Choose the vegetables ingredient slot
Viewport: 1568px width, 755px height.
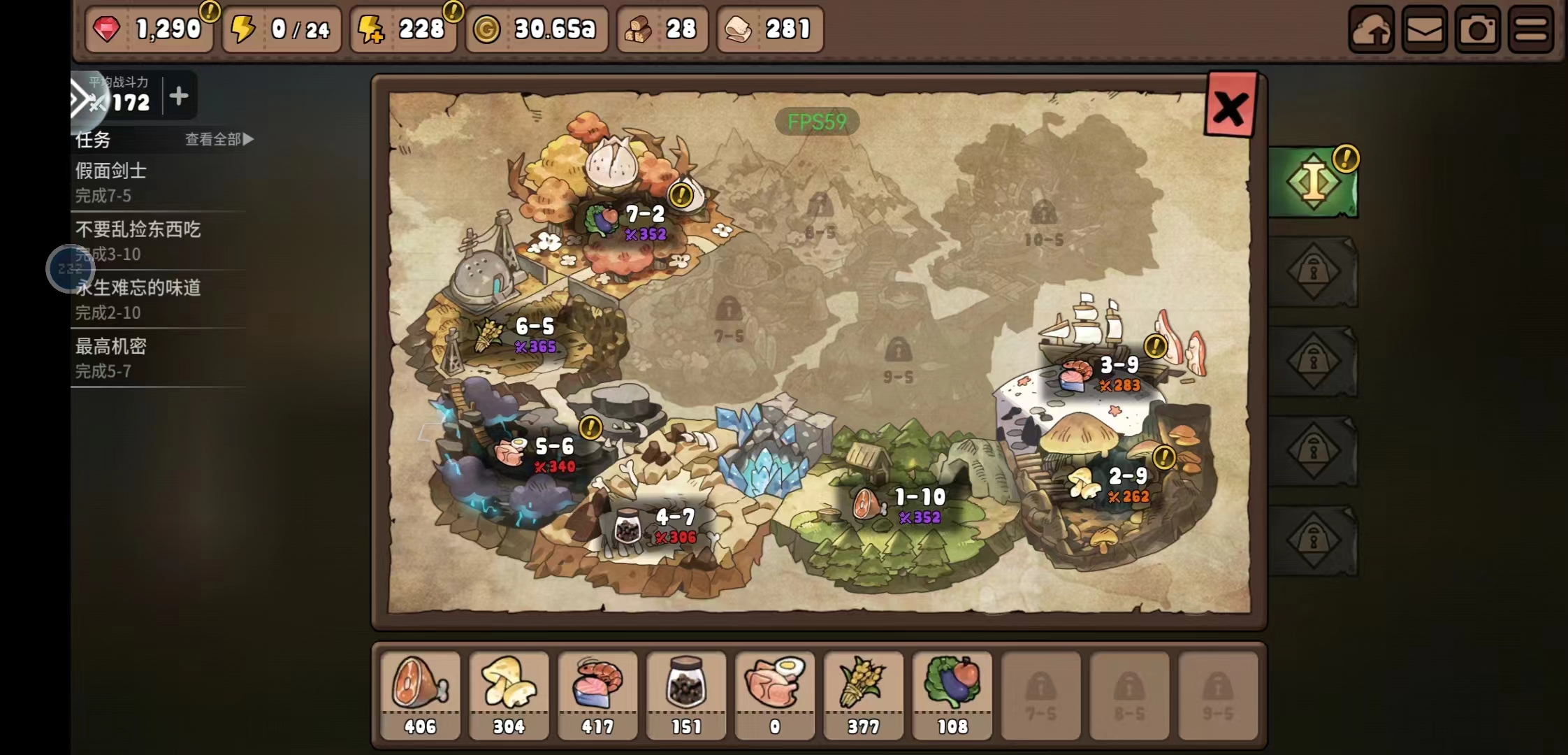pyautogui.click(x=952, y=694)
